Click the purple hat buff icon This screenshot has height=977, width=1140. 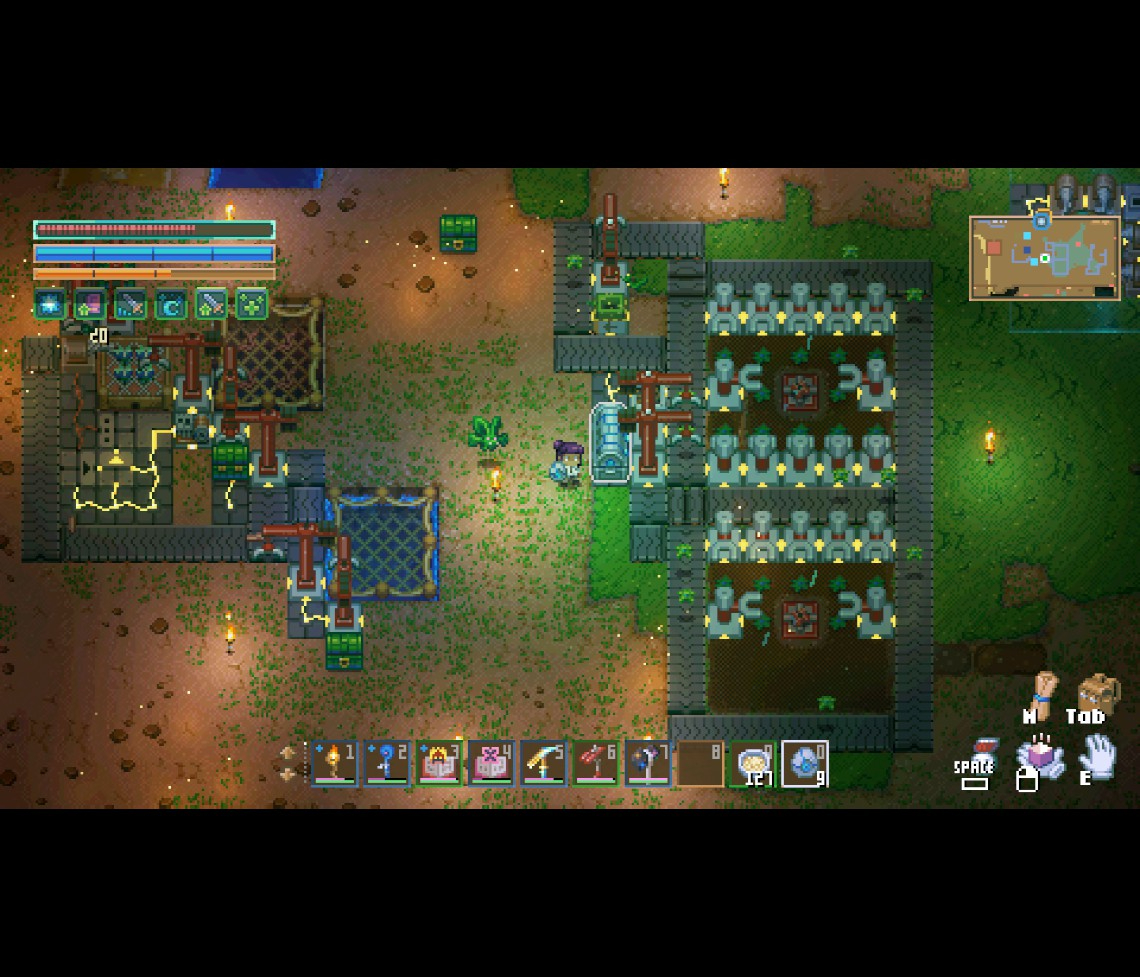(x=90, y=304)
